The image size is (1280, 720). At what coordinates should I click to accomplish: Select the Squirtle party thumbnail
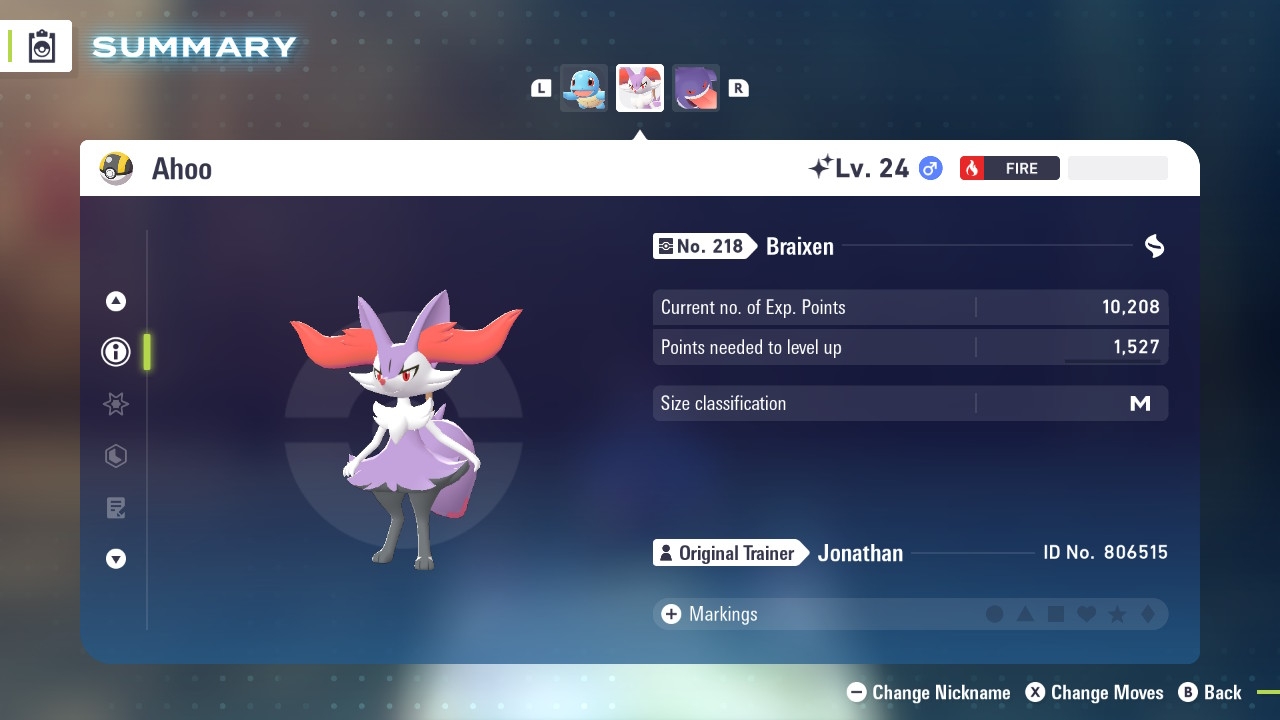[584, 88]
